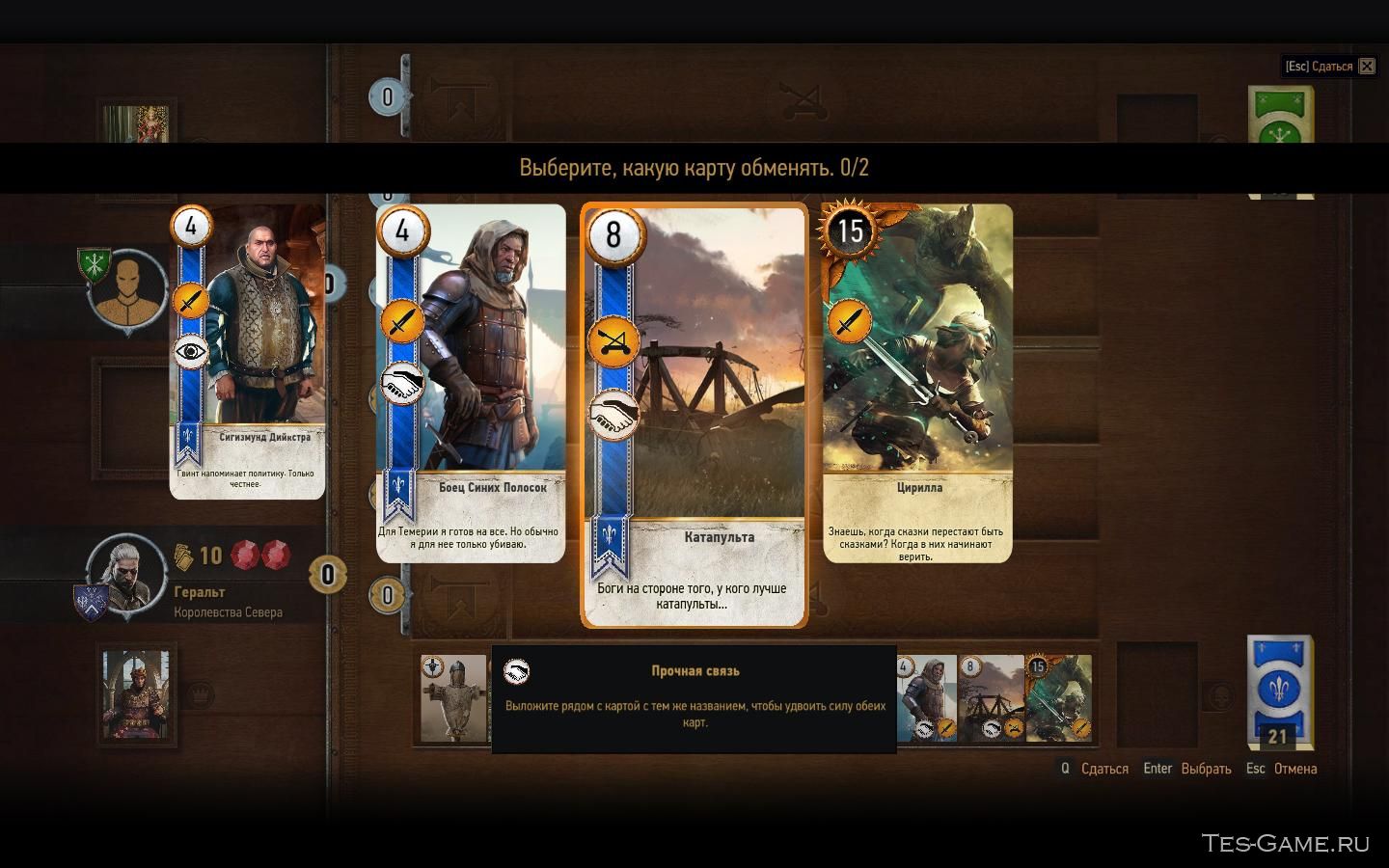Click the blue Northern Realms deck
The height and width of the screenshot is (868, 1389).
[1279, 687]
